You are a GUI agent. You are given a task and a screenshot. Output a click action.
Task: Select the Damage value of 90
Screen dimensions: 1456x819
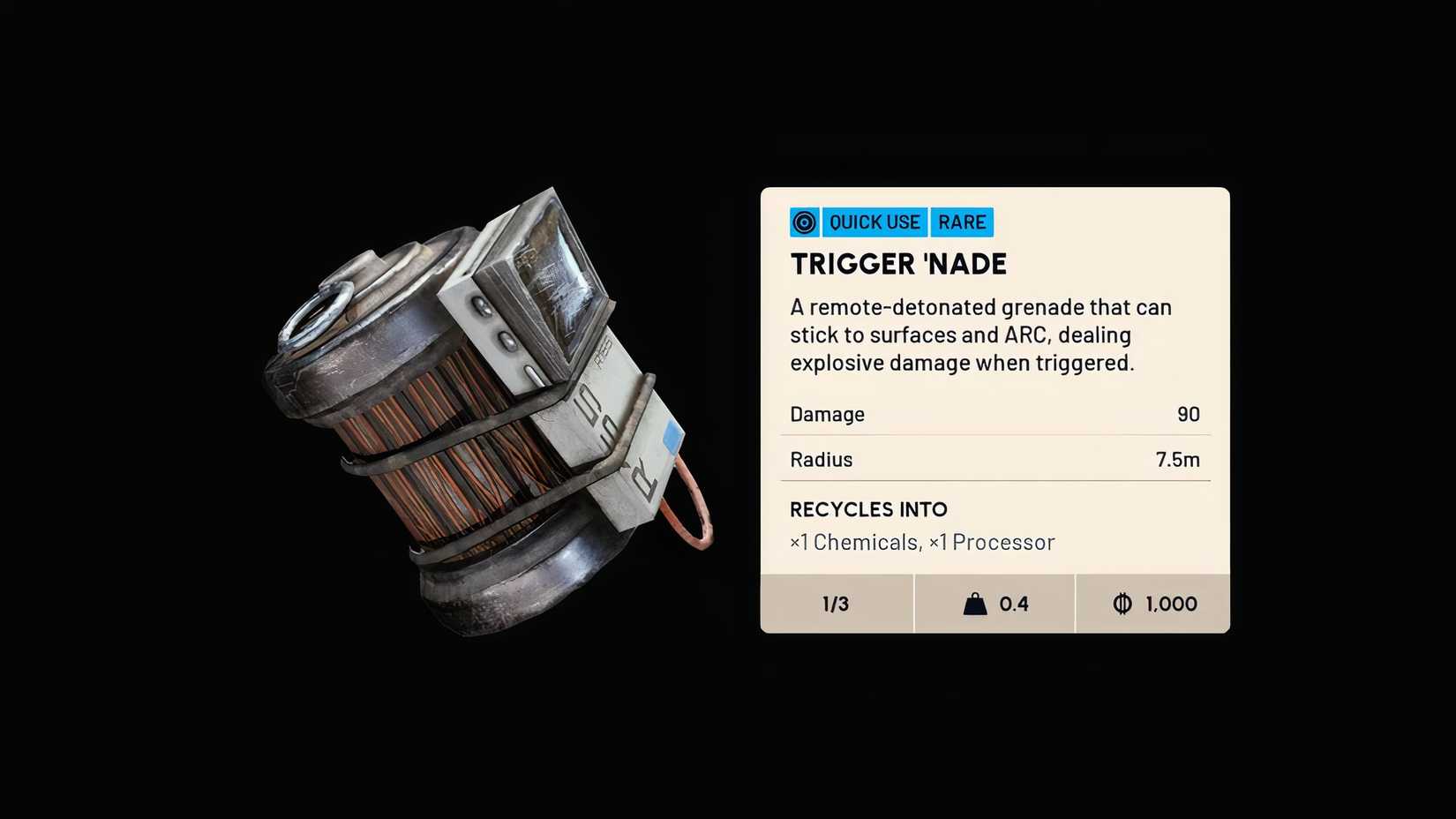pyautogui.click(x=1189, y=414)
